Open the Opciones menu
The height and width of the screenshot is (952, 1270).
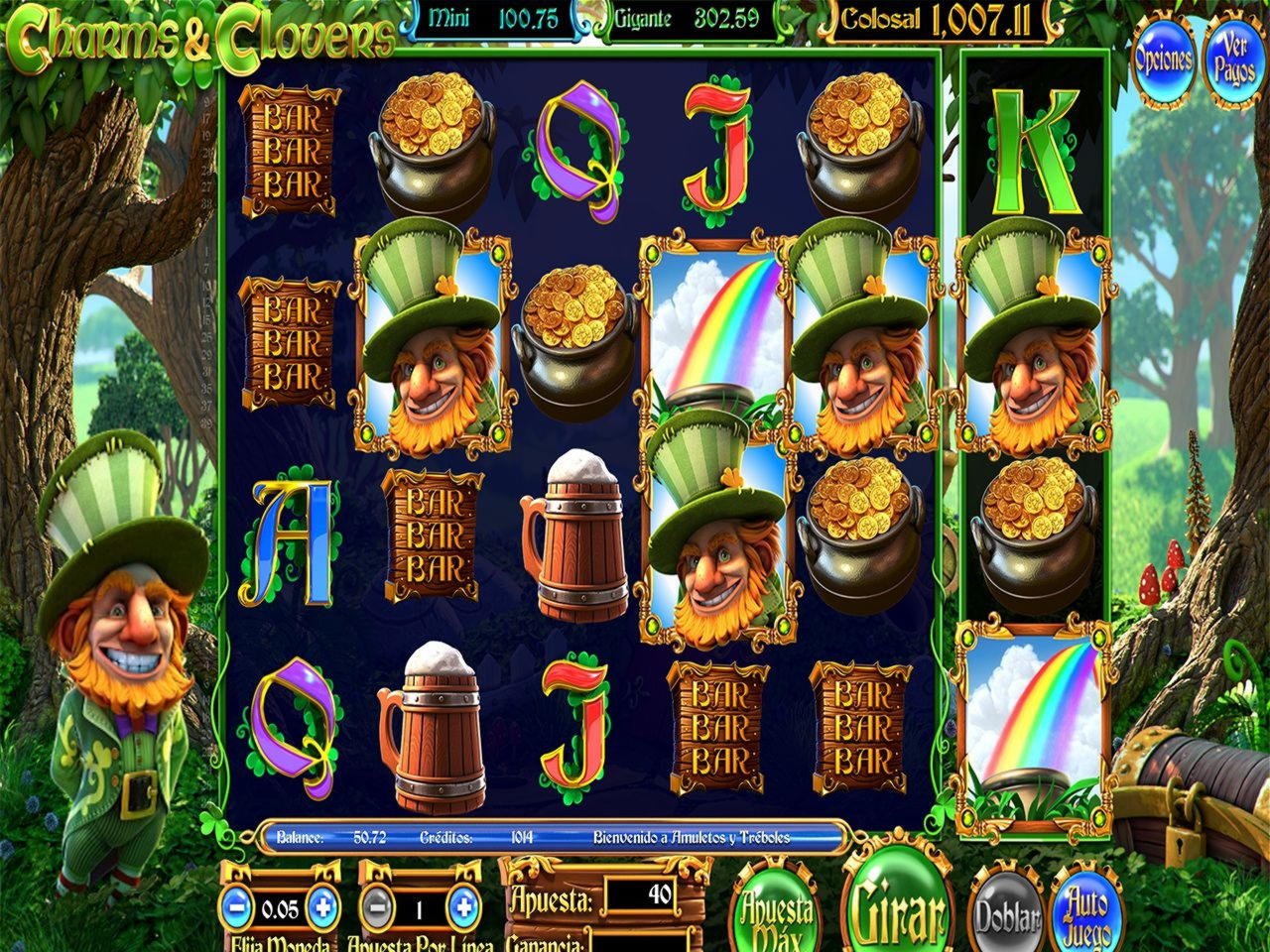pos(1165,59)
